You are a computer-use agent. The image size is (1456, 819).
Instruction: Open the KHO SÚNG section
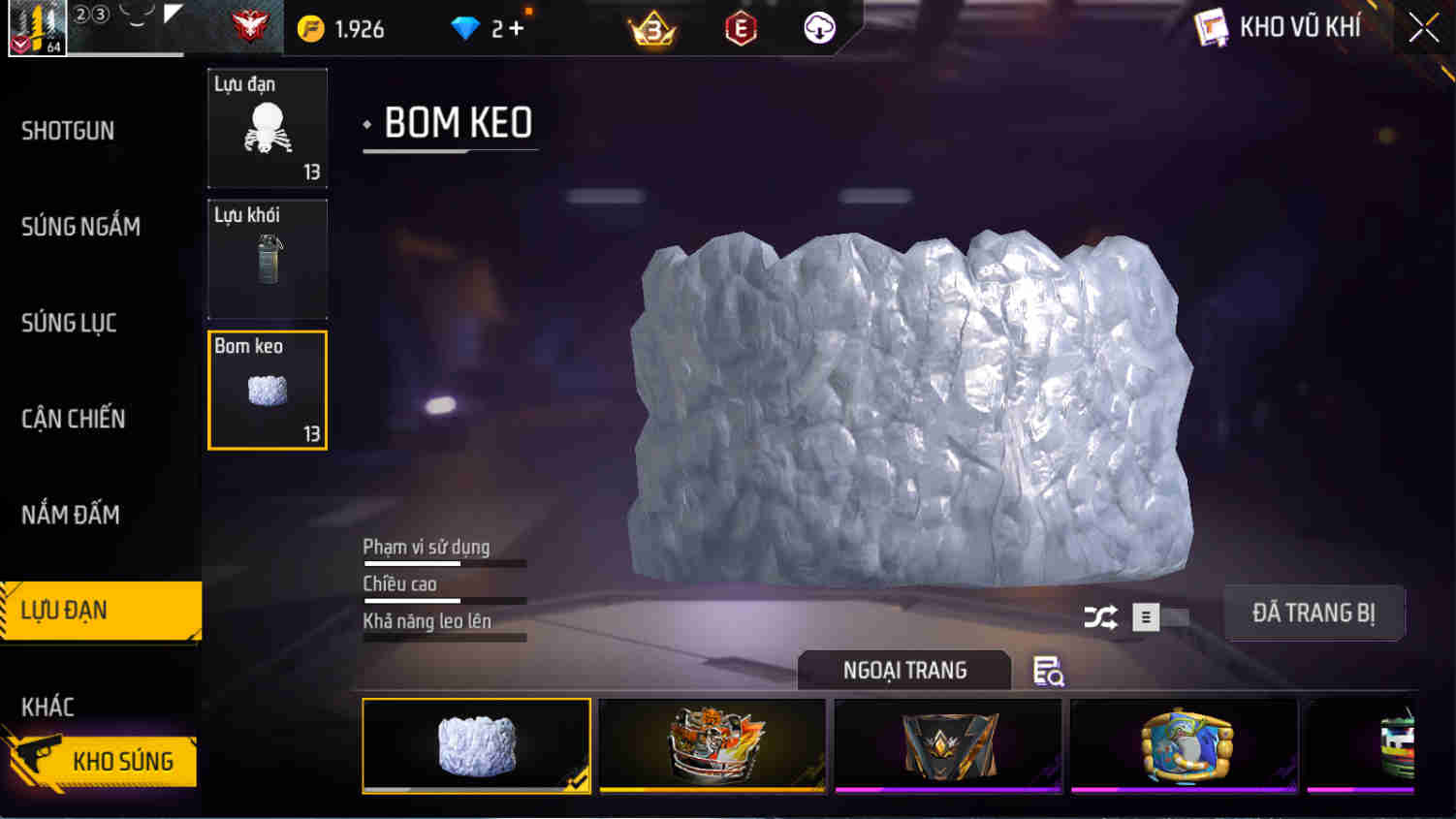point(124,762)
